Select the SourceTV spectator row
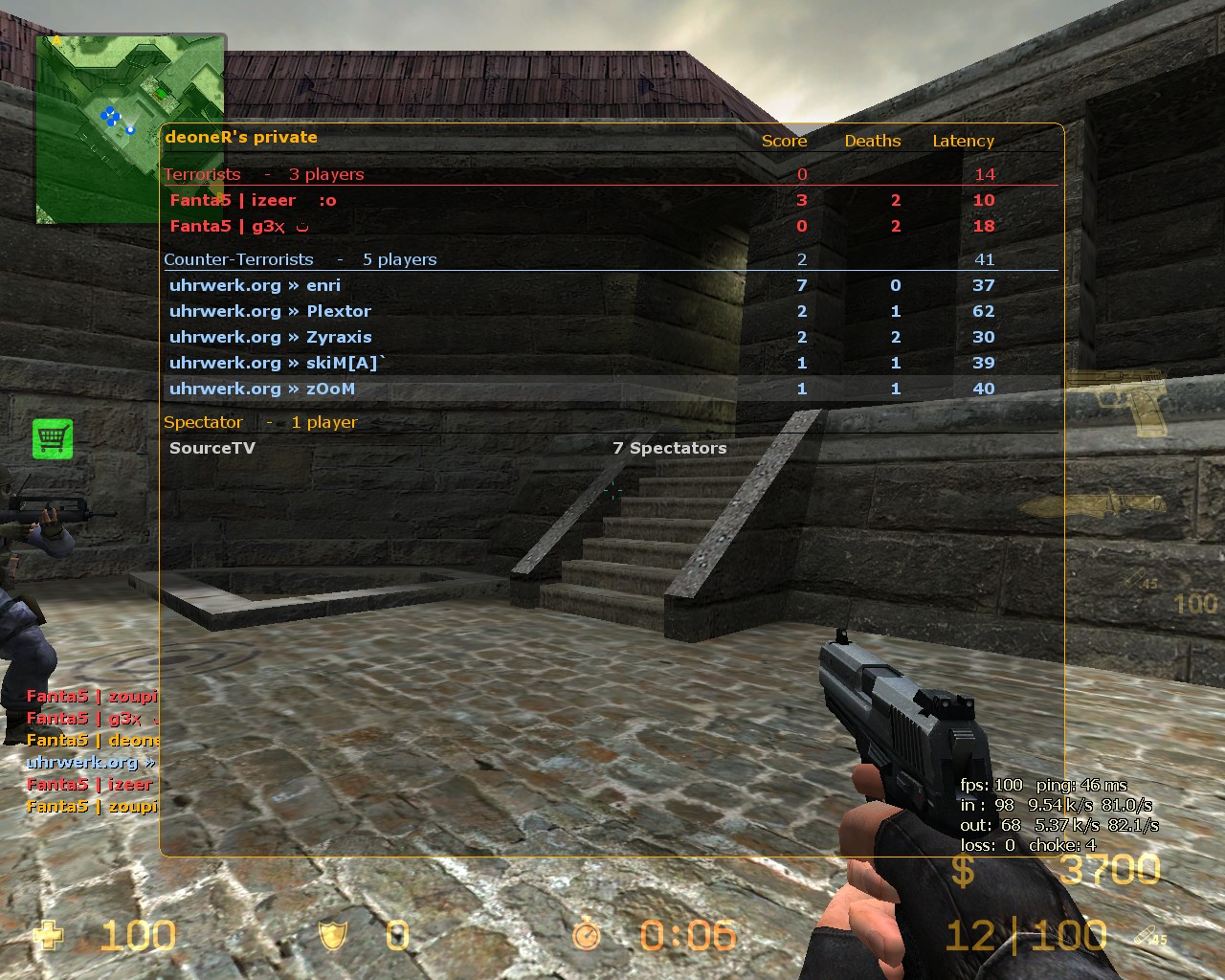This screenshot has height=980, width=1225. click(212, 448)
